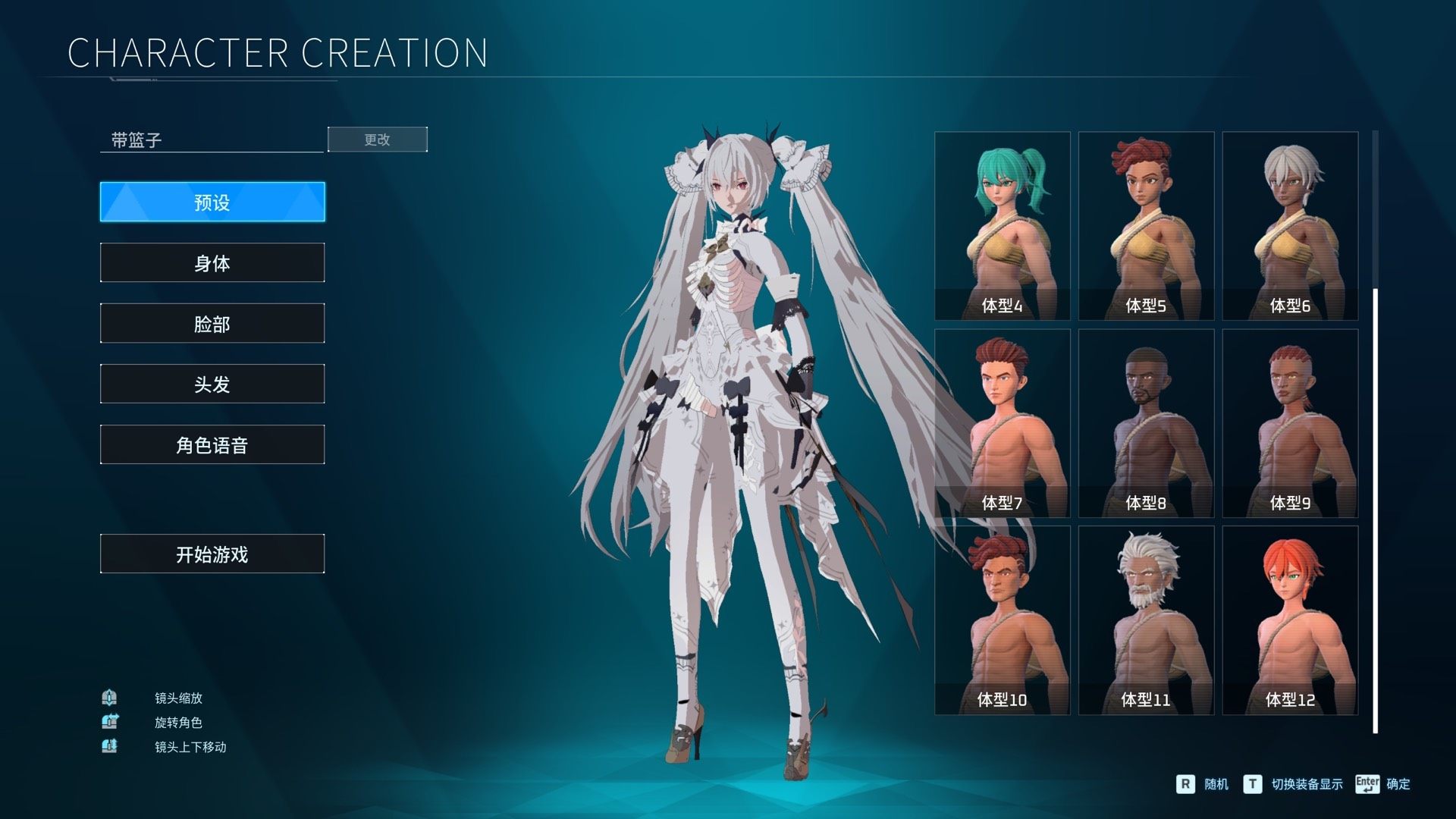Choose the bearded elder 体型11 preset
Image resolution: width=1456 pixels, height=819 pixels.
1146,620
